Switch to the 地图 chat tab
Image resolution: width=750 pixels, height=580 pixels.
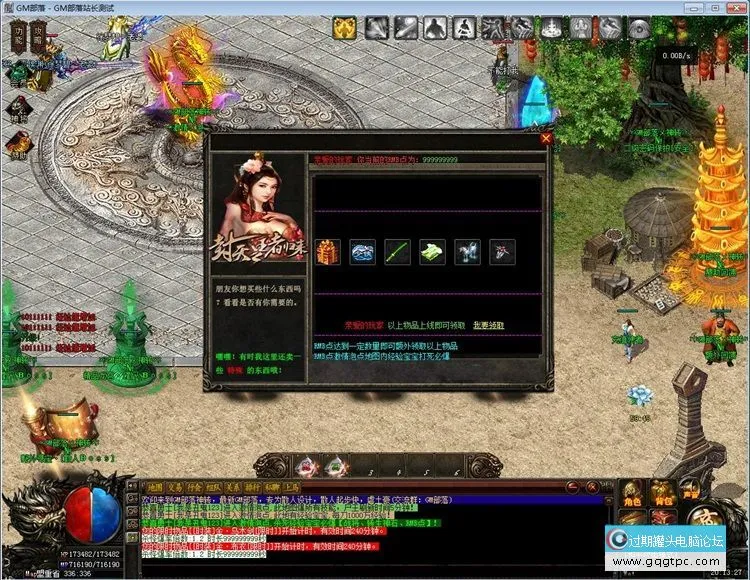click(155, 487)
